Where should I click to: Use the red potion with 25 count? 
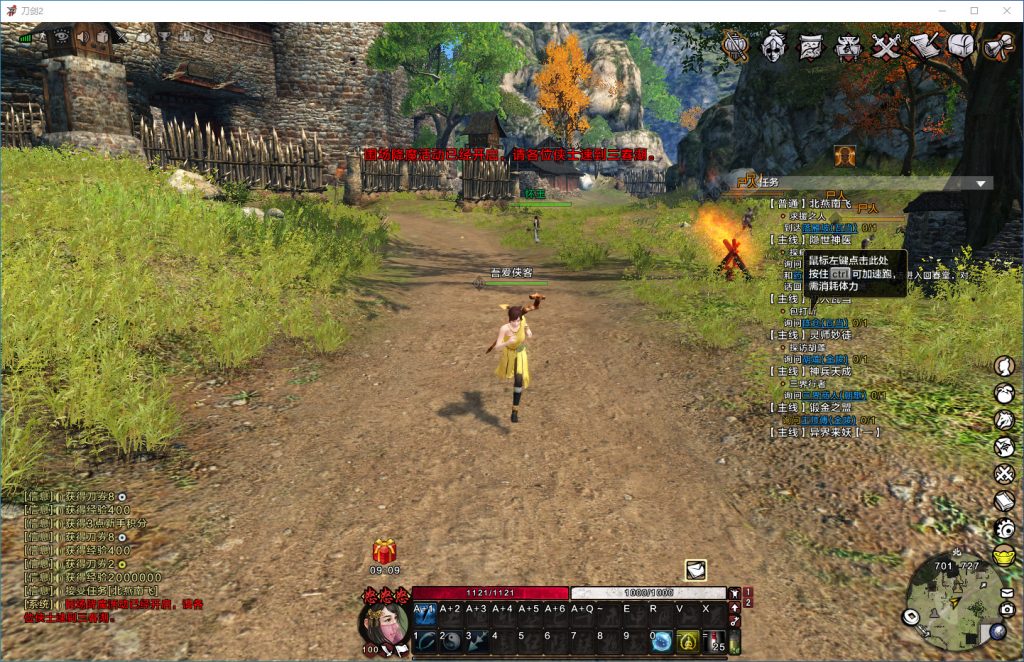pos(717,641)
